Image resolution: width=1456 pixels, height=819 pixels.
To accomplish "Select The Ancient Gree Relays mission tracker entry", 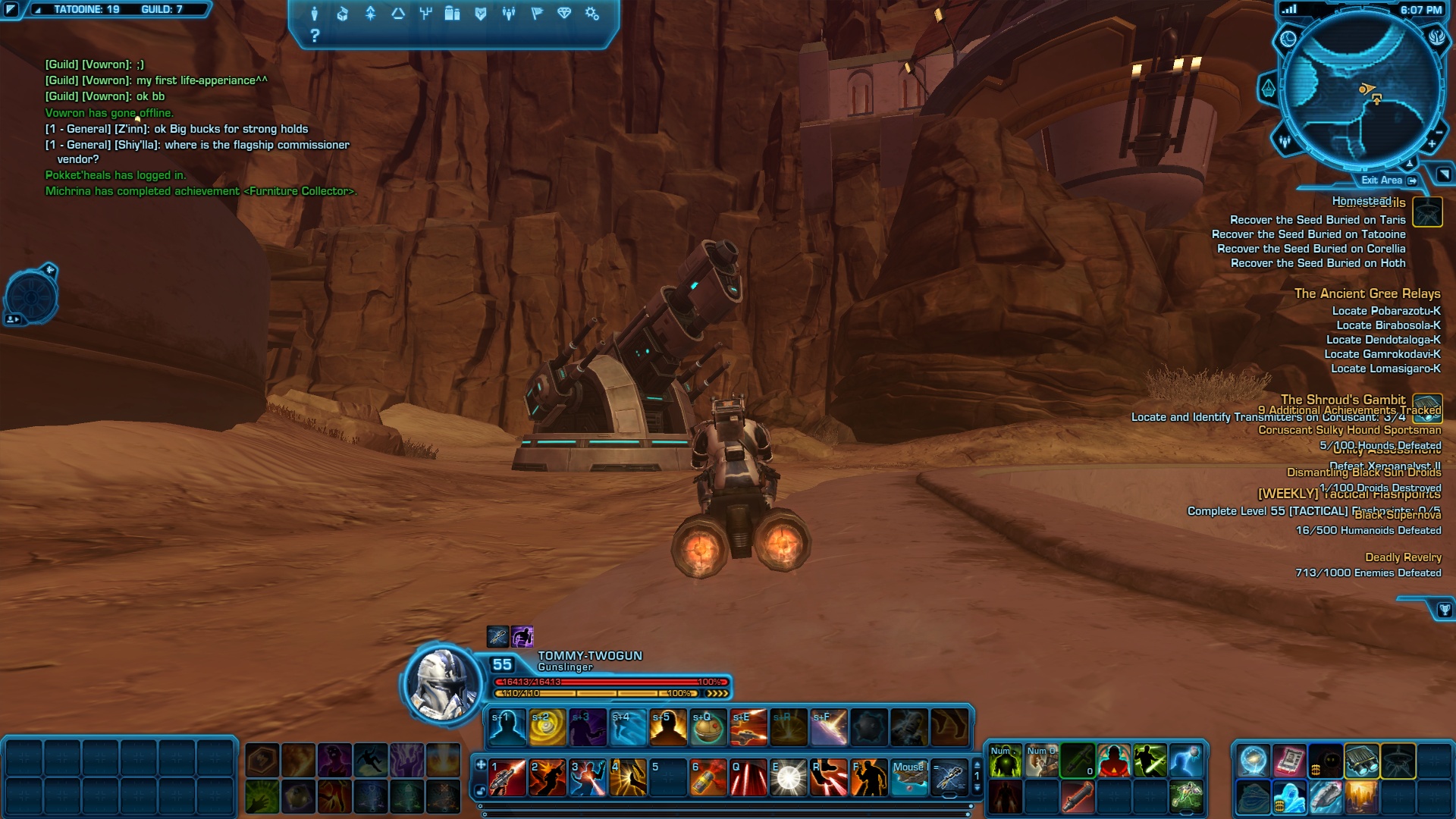I will point(1367,293).
